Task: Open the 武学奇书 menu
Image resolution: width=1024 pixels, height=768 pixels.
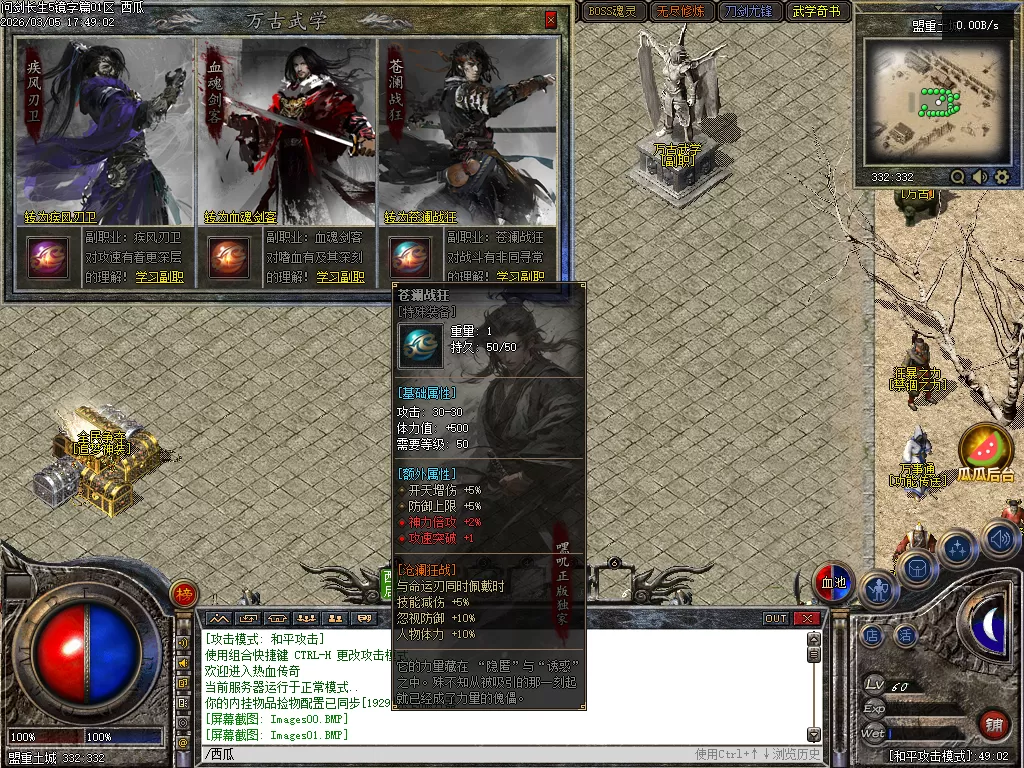Action: [817, 12]
